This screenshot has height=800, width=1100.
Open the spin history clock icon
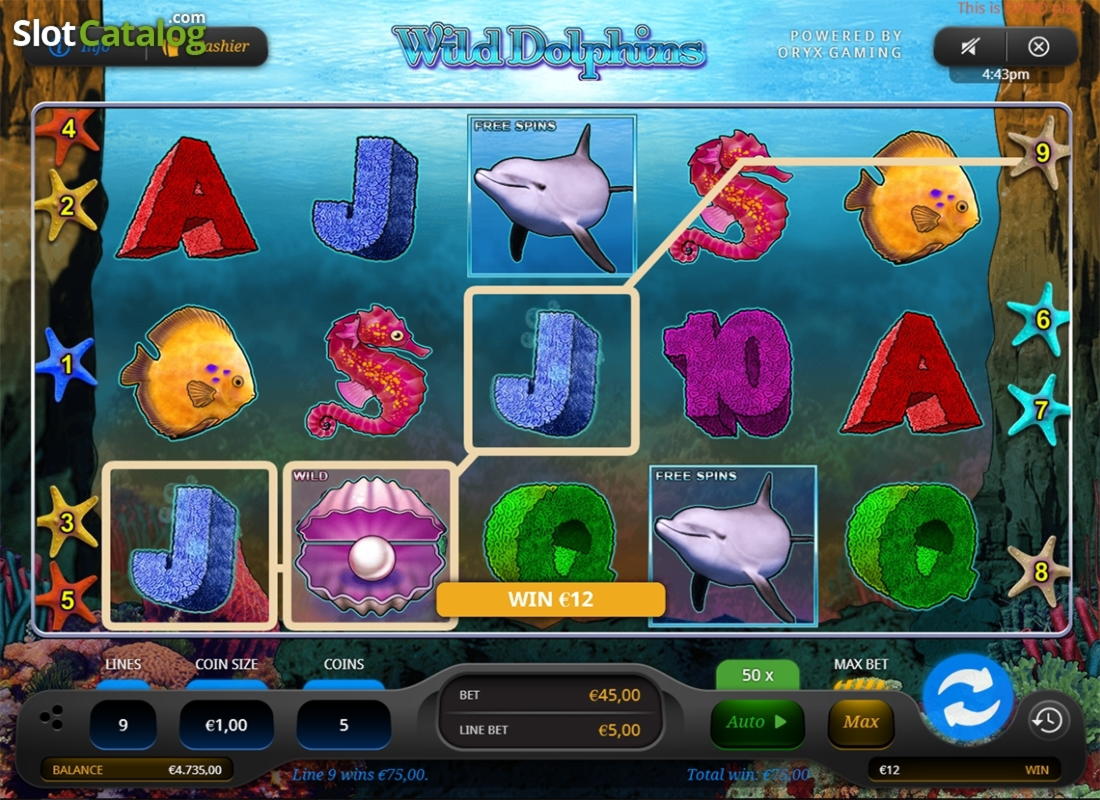tap(1047, 720)
